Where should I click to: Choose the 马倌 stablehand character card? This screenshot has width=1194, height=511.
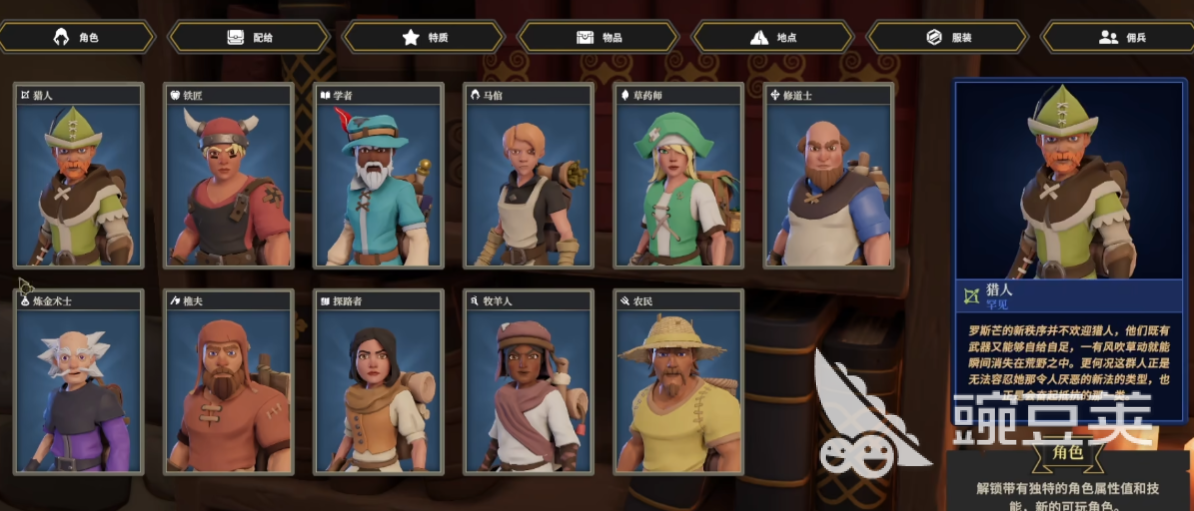[528, 177]
